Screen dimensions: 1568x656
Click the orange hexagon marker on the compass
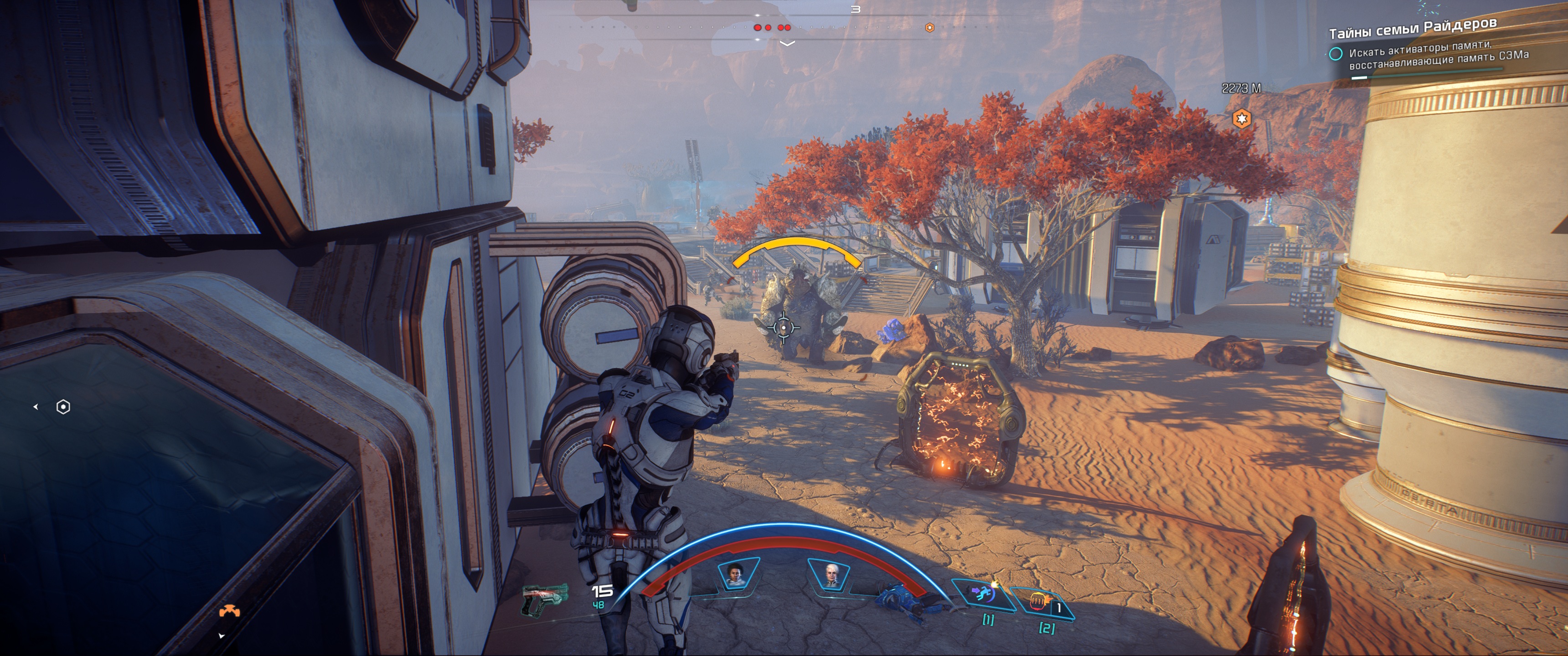(x=929, y=27)
